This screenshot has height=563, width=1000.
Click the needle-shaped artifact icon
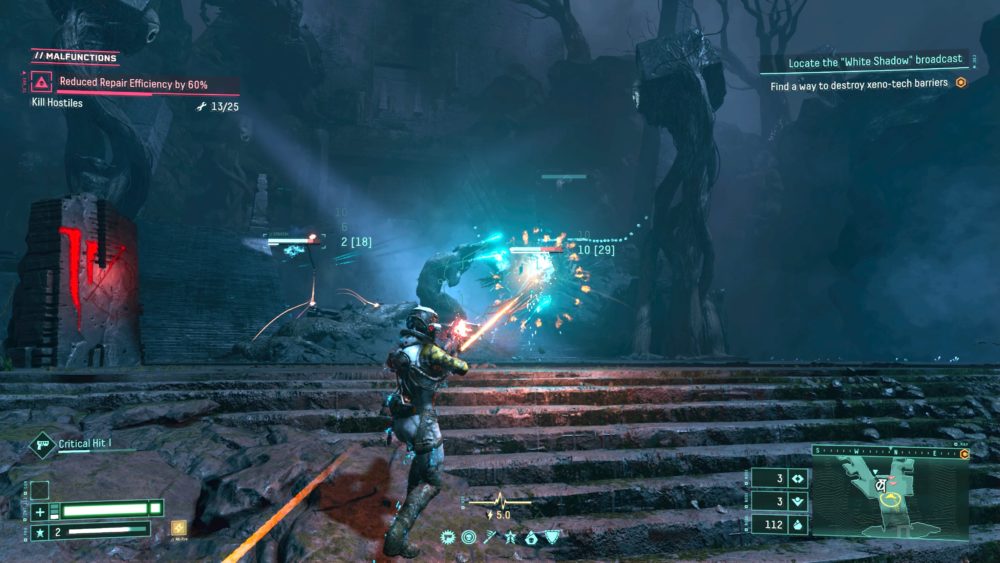[x=490, y=538]
